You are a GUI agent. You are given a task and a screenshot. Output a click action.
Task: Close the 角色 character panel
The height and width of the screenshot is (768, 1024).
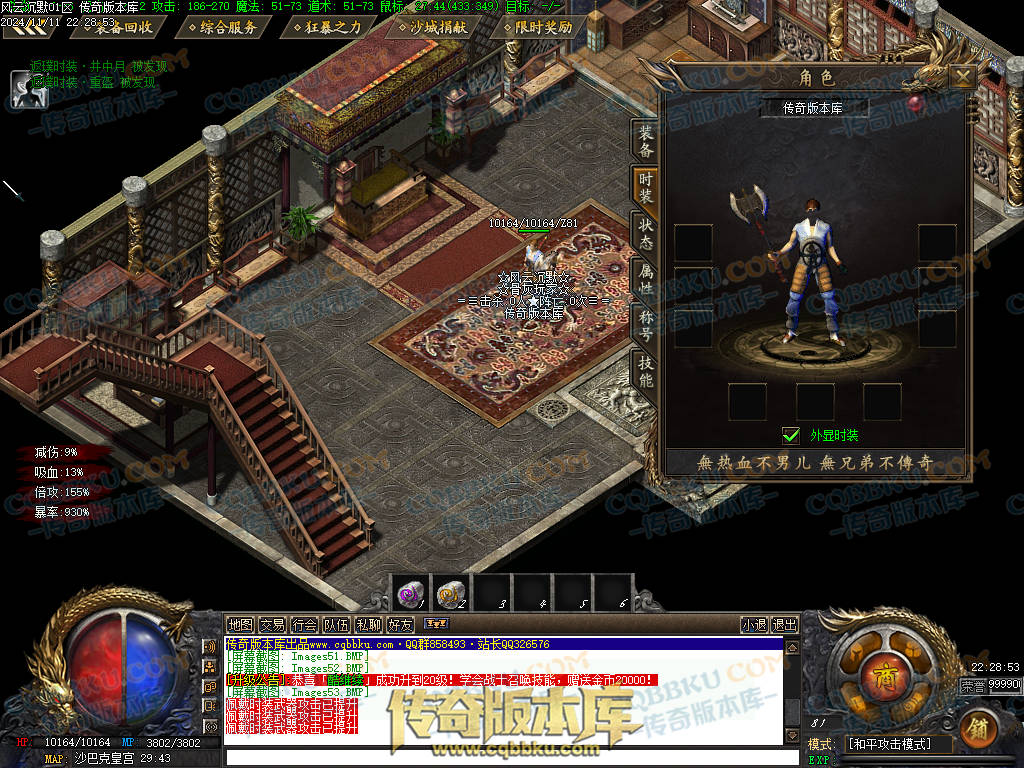click(x=962, y=77)
